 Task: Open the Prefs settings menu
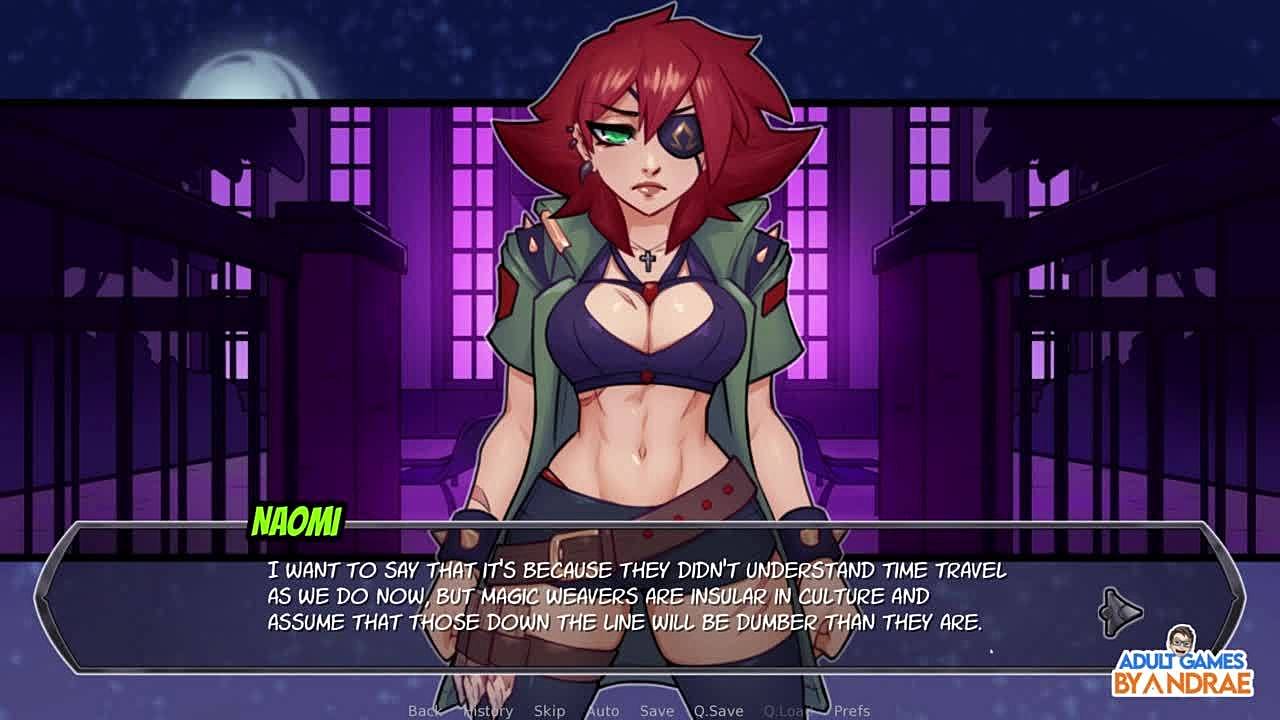[852, 711]
